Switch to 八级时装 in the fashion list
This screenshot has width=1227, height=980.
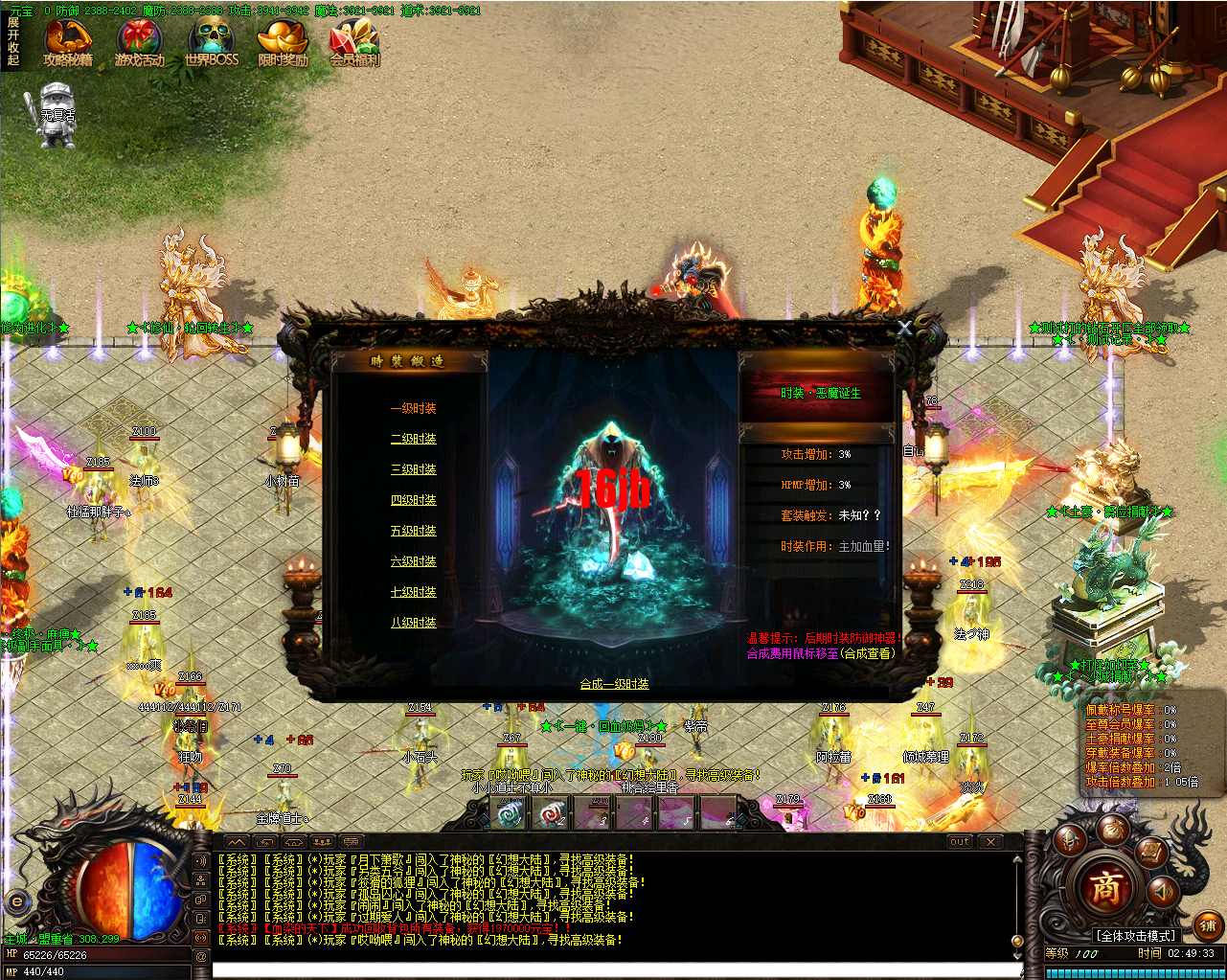[x=413, y=621]
